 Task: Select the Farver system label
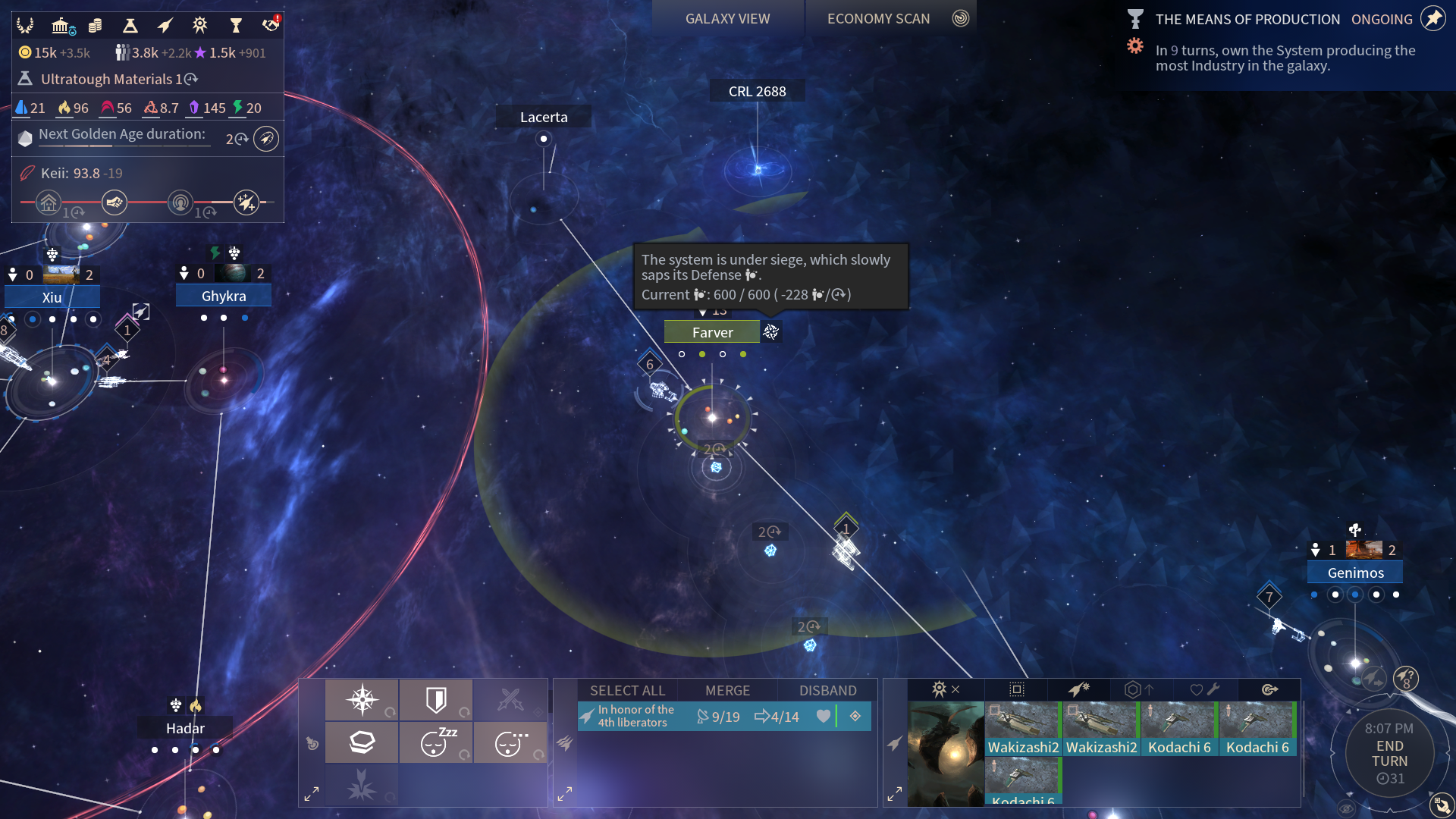click(712, 332)
